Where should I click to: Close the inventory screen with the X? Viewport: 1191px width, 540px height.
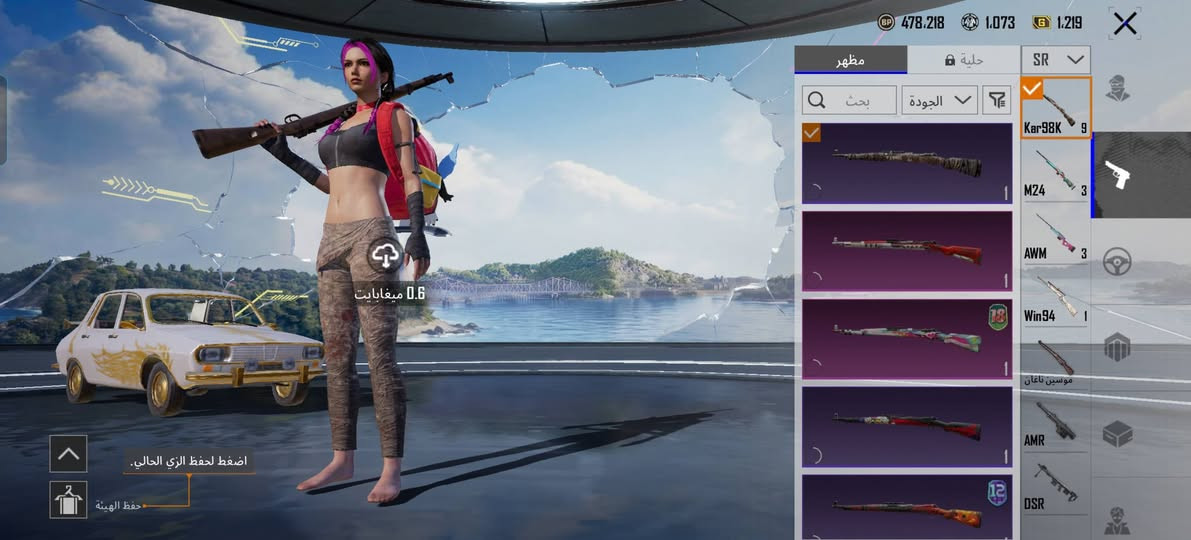(x=1125, y=23)
